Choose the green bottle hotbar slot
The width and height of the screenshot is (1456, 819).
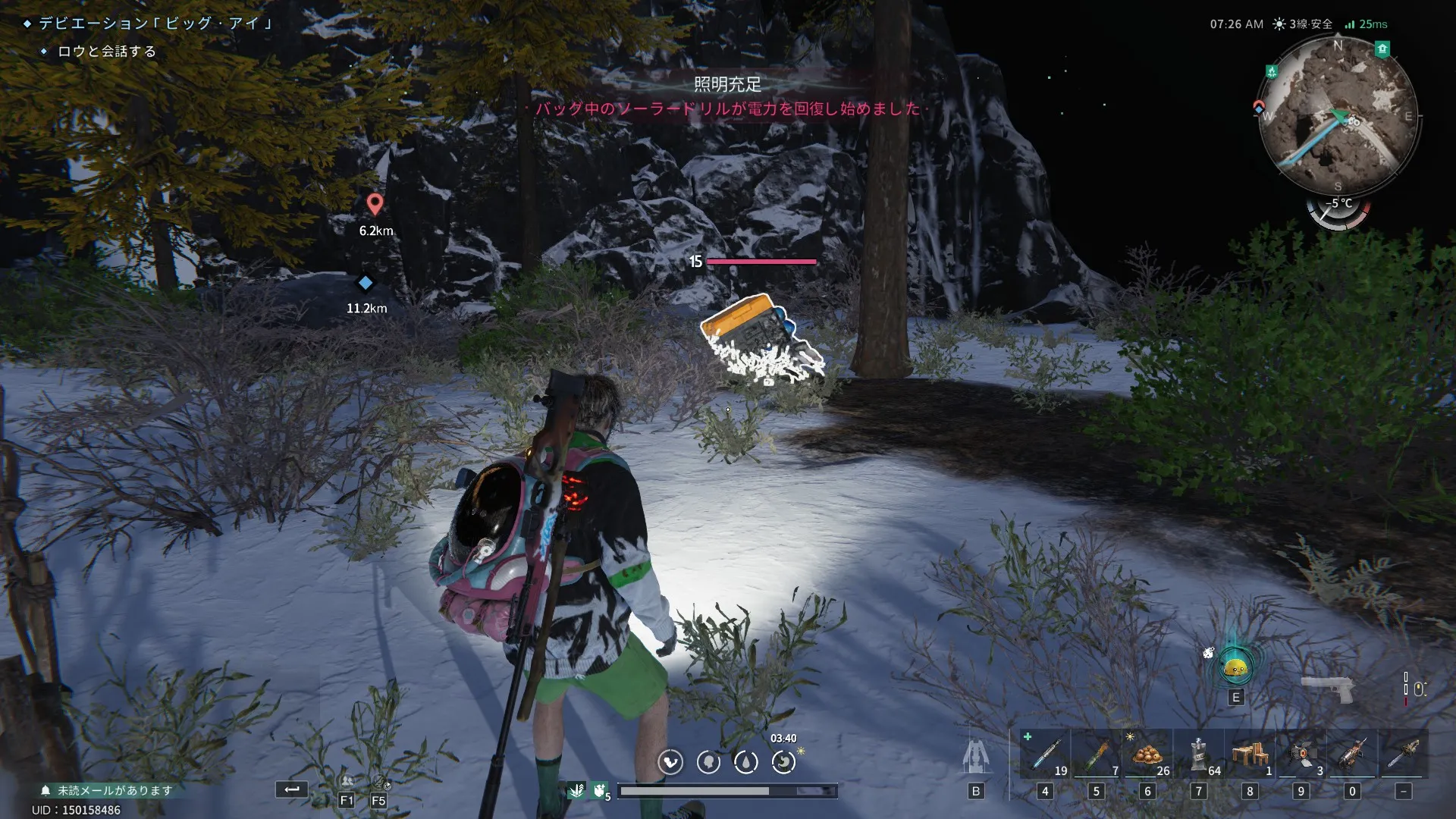[x=1096, y=754]
